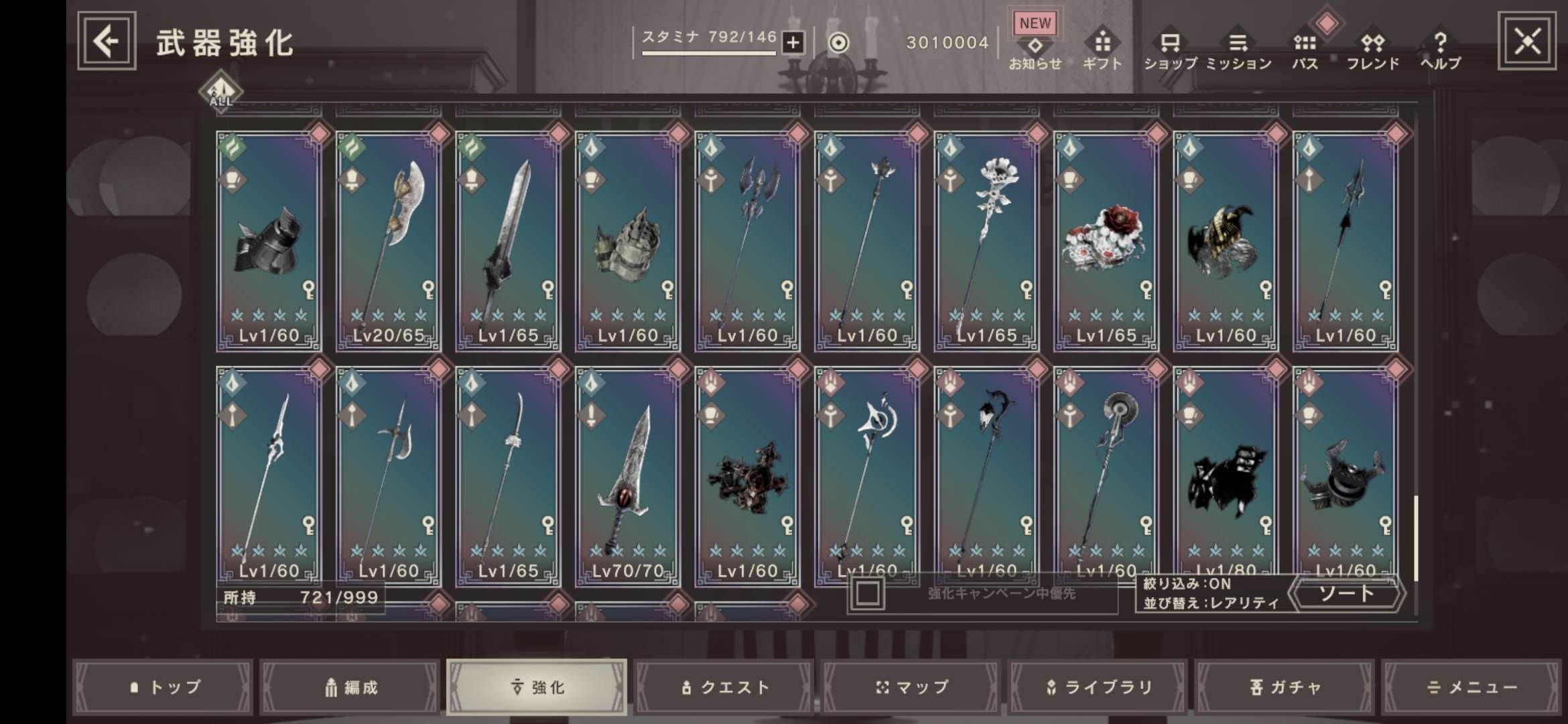Screen dimensions: 1568x724
Task: Switch to the 編成 formation tab
Action: click(350, 687)
